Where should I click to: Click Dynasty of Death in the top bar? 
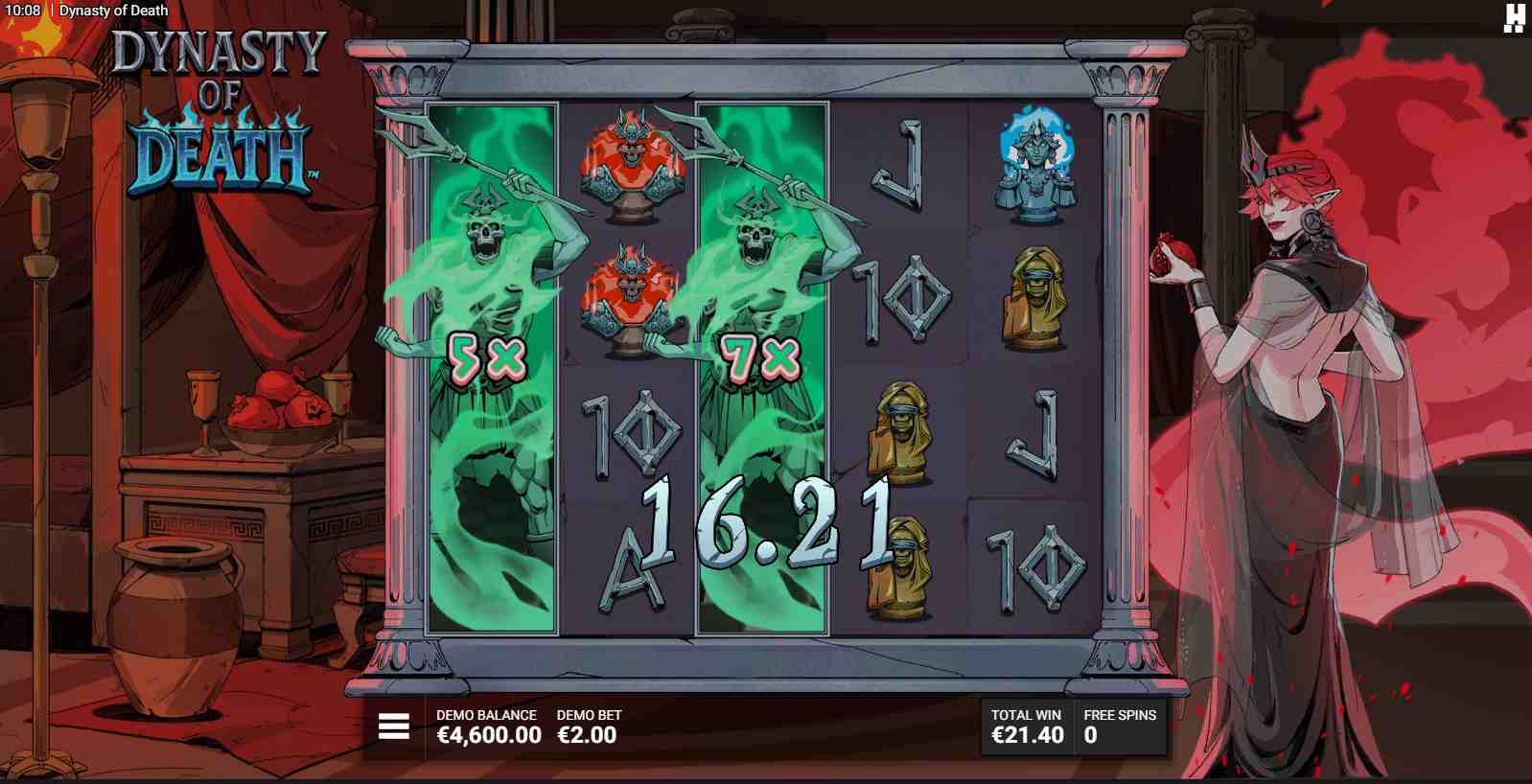111,11
